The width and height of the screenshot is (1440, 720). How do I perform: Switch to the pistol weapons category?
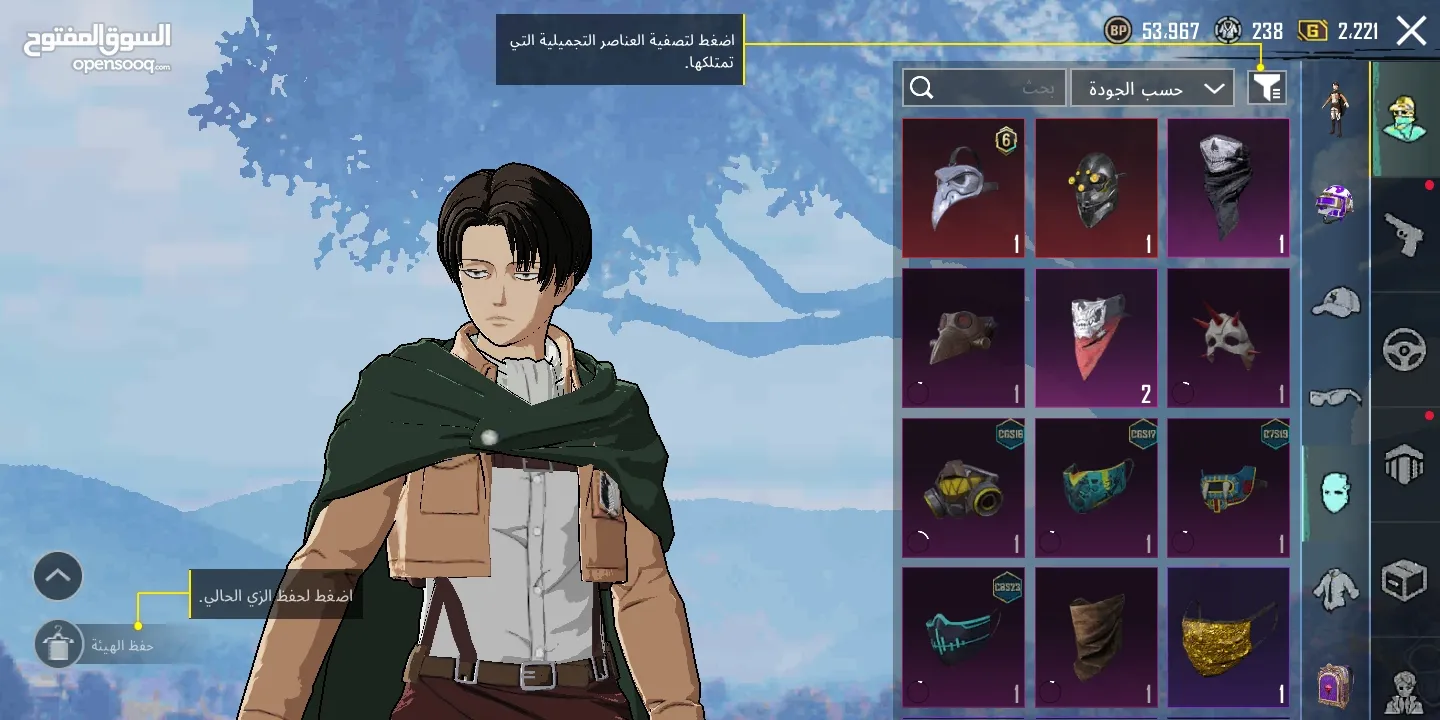coord(1404,235)
